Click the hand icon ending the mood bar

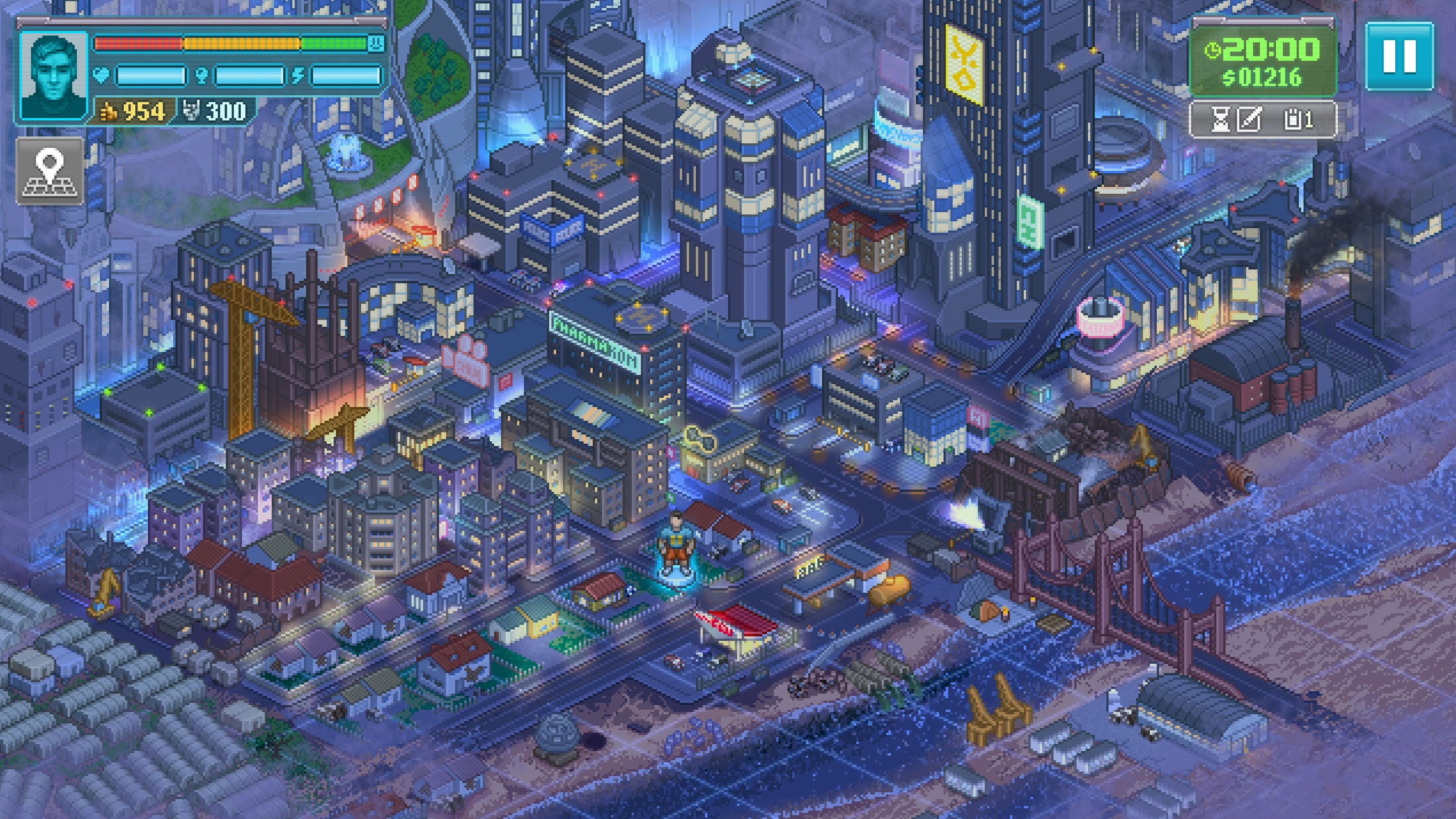[x=376, y=44]
